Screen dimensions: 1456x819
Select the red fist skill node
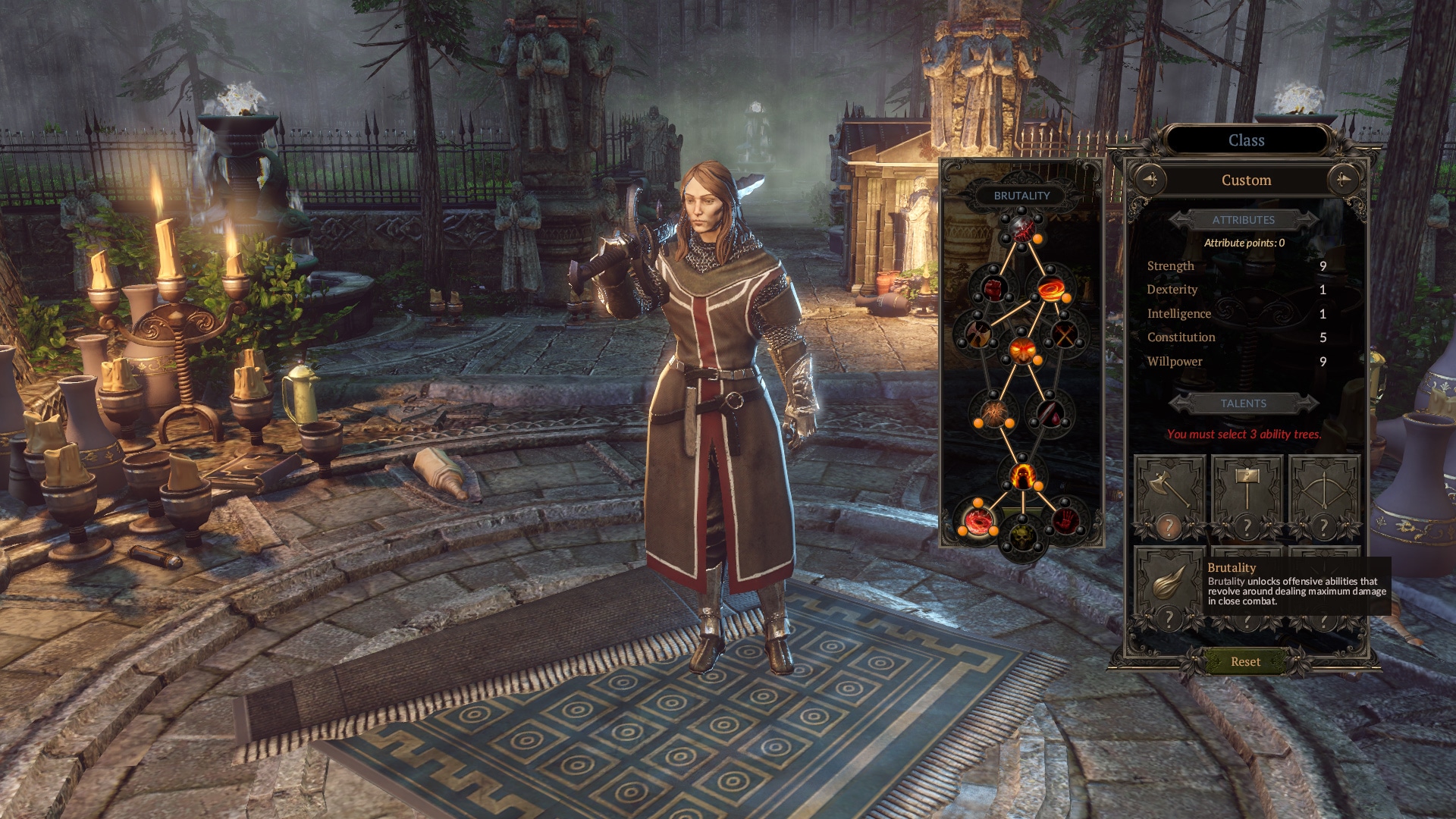tap(993, 288)
